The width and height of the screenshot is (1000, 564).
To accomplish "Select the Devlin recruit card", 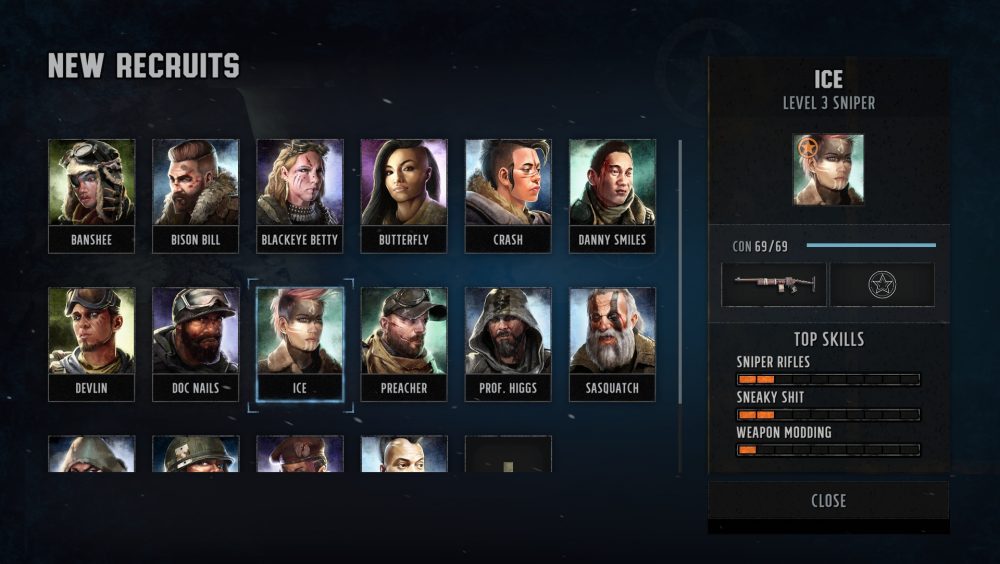I will click(x=91, y=343).
